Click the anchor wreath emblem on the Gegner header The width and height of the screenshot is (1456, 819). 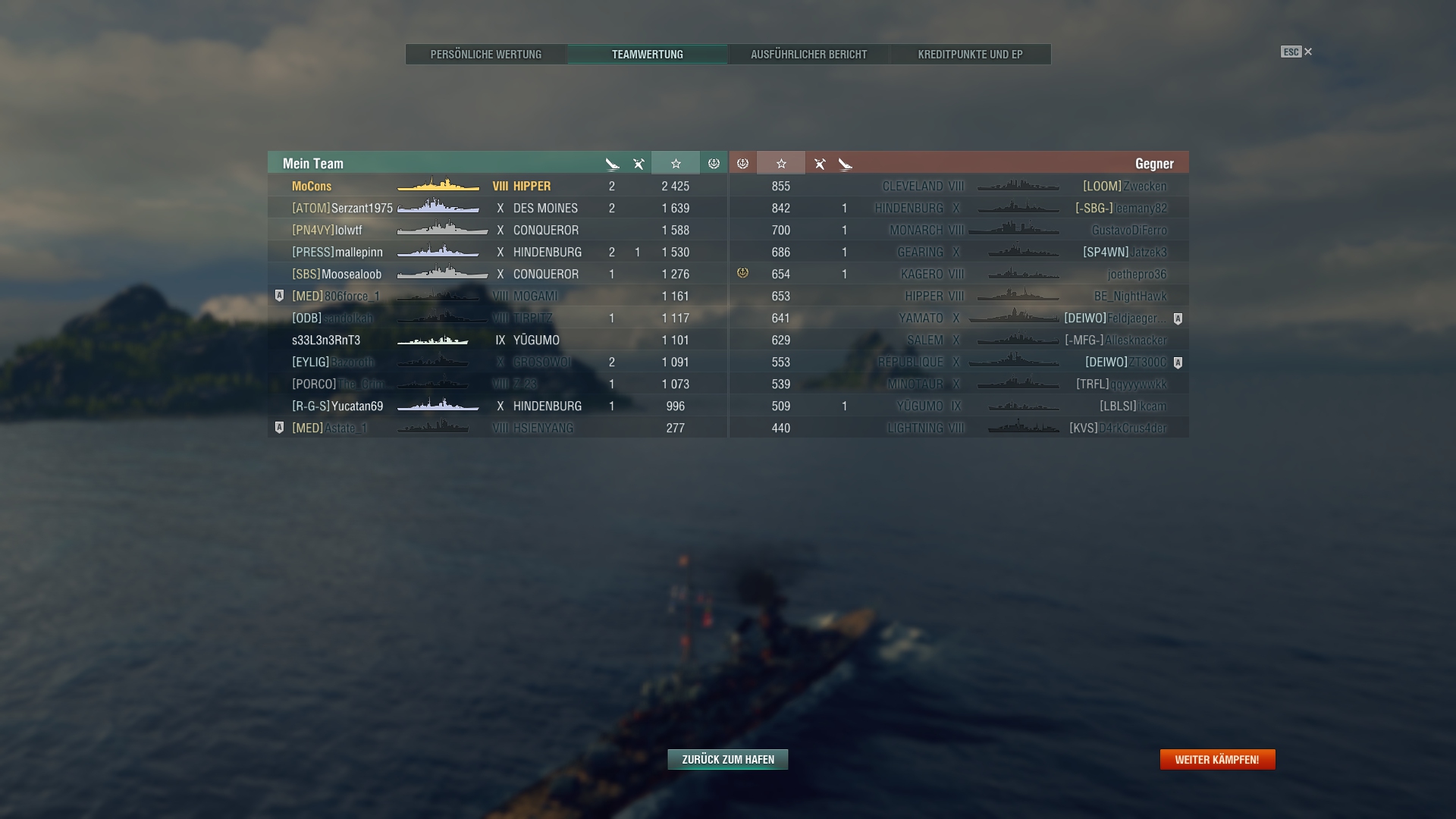(742, 162)
